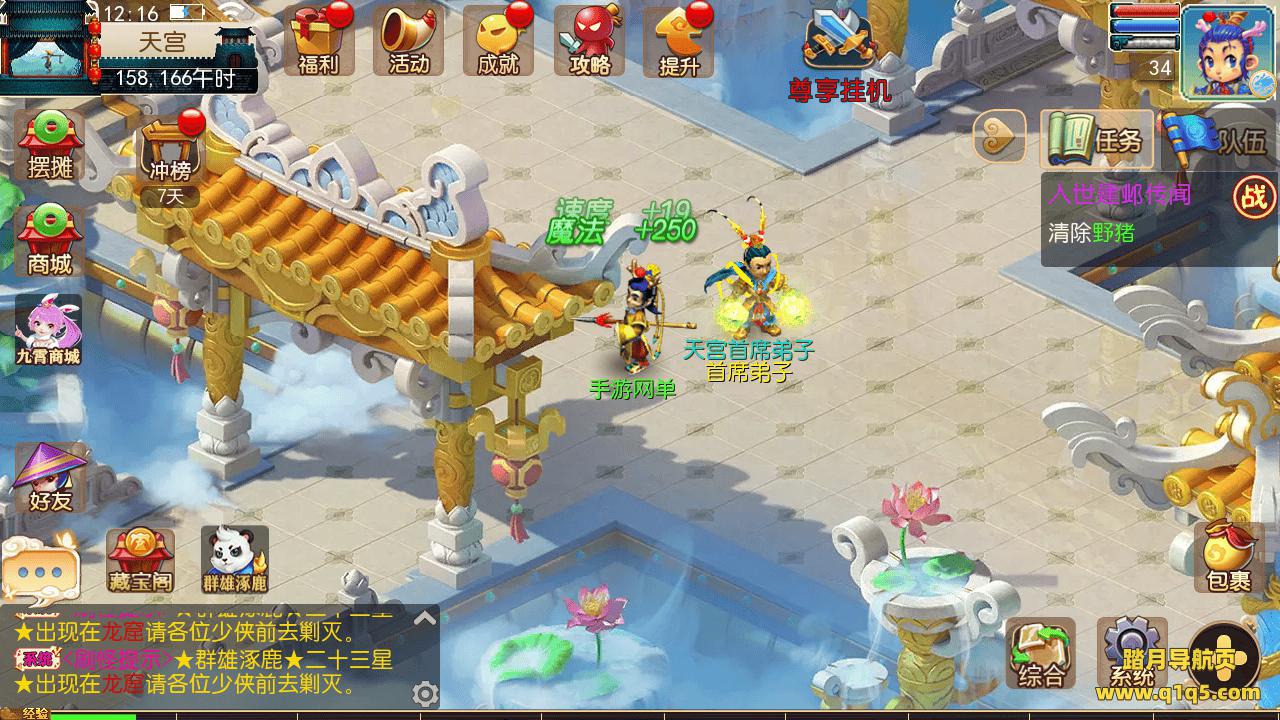This screenshot has height=720, width=1280.
Task: Open the 群雄逐鹿 panda event
Action: pyautogui.click(x=234, y=560)
